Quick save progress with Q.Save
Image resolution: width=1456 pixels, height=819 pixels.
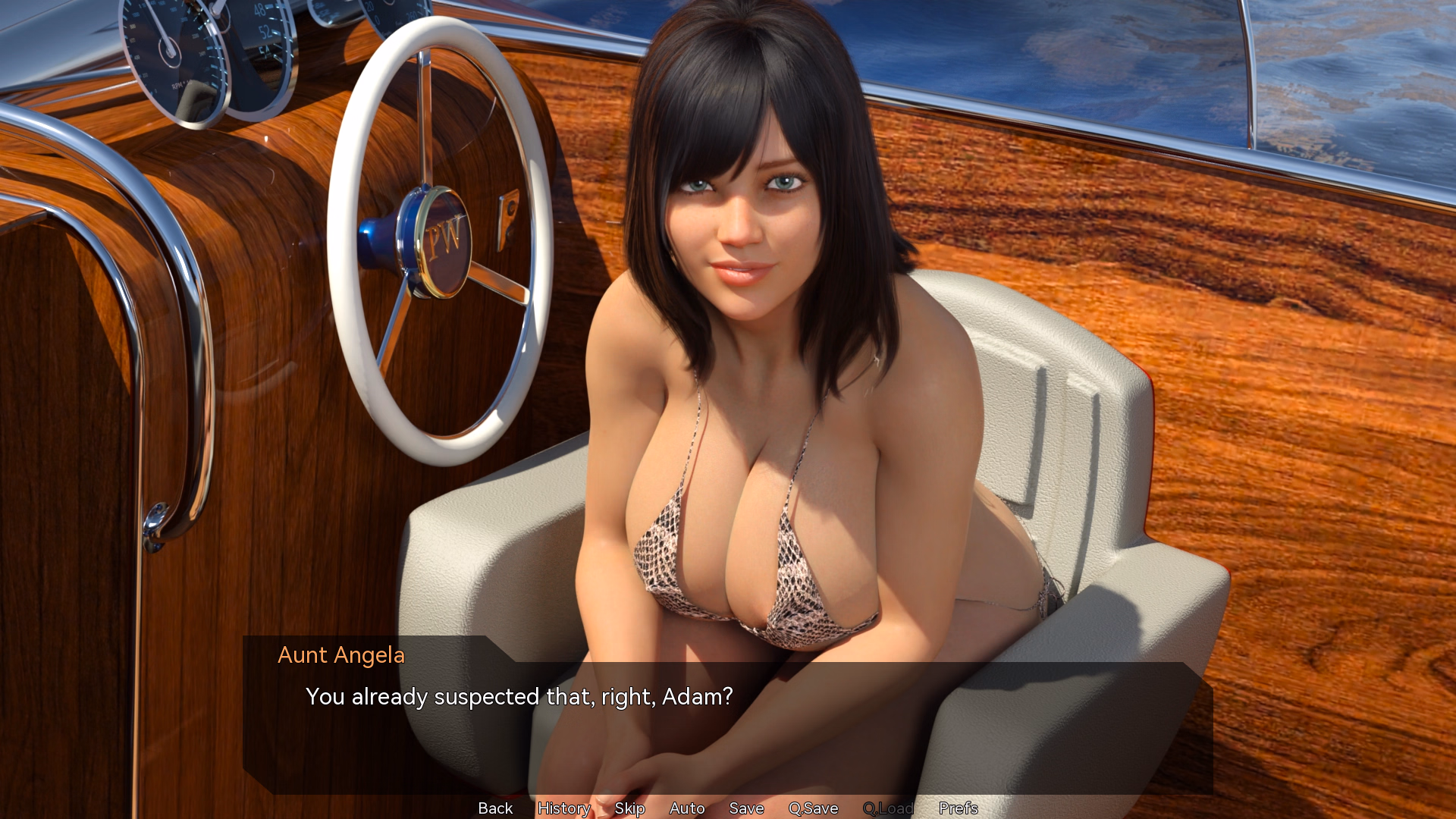coord(812,808)
